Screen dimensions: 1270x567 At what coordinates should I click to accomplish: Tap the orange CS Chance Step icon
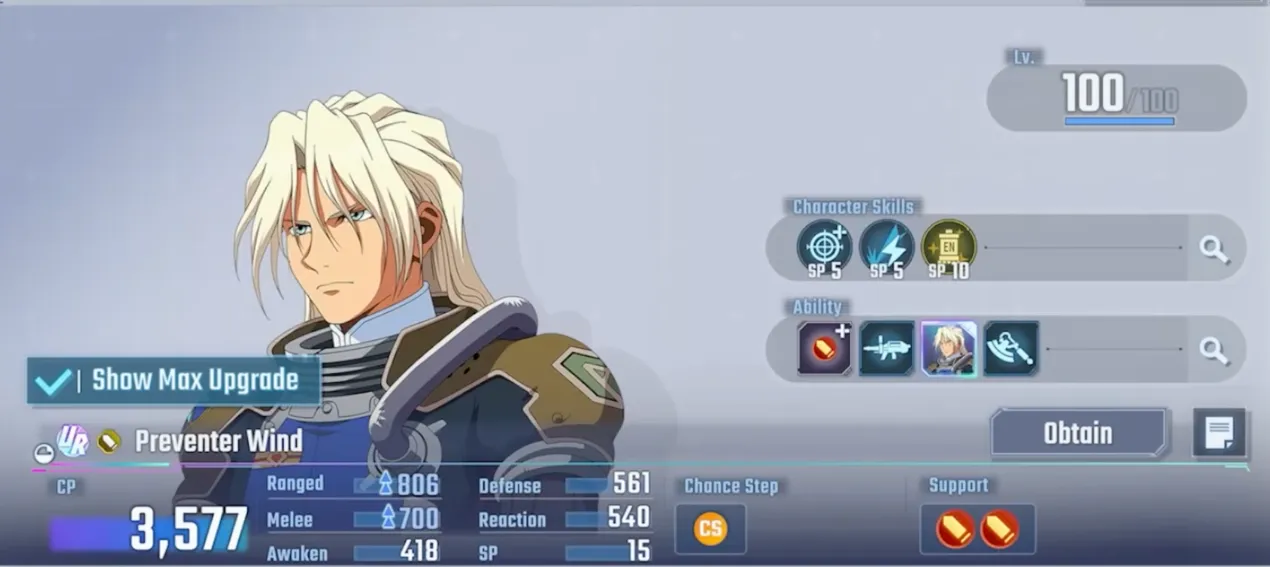tap(710, 528)
